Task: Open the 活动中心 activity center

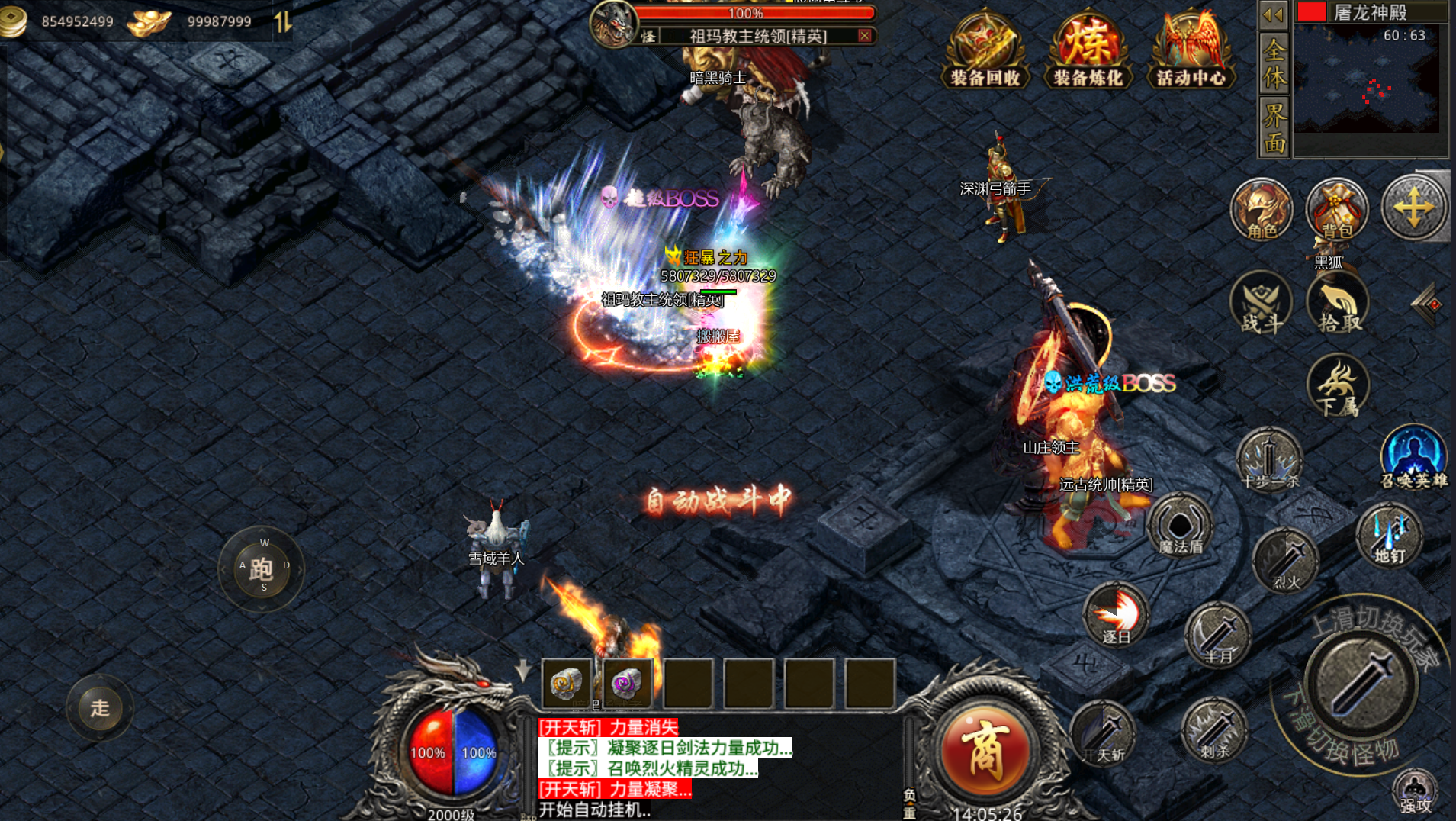Action: pos(1191,49)
